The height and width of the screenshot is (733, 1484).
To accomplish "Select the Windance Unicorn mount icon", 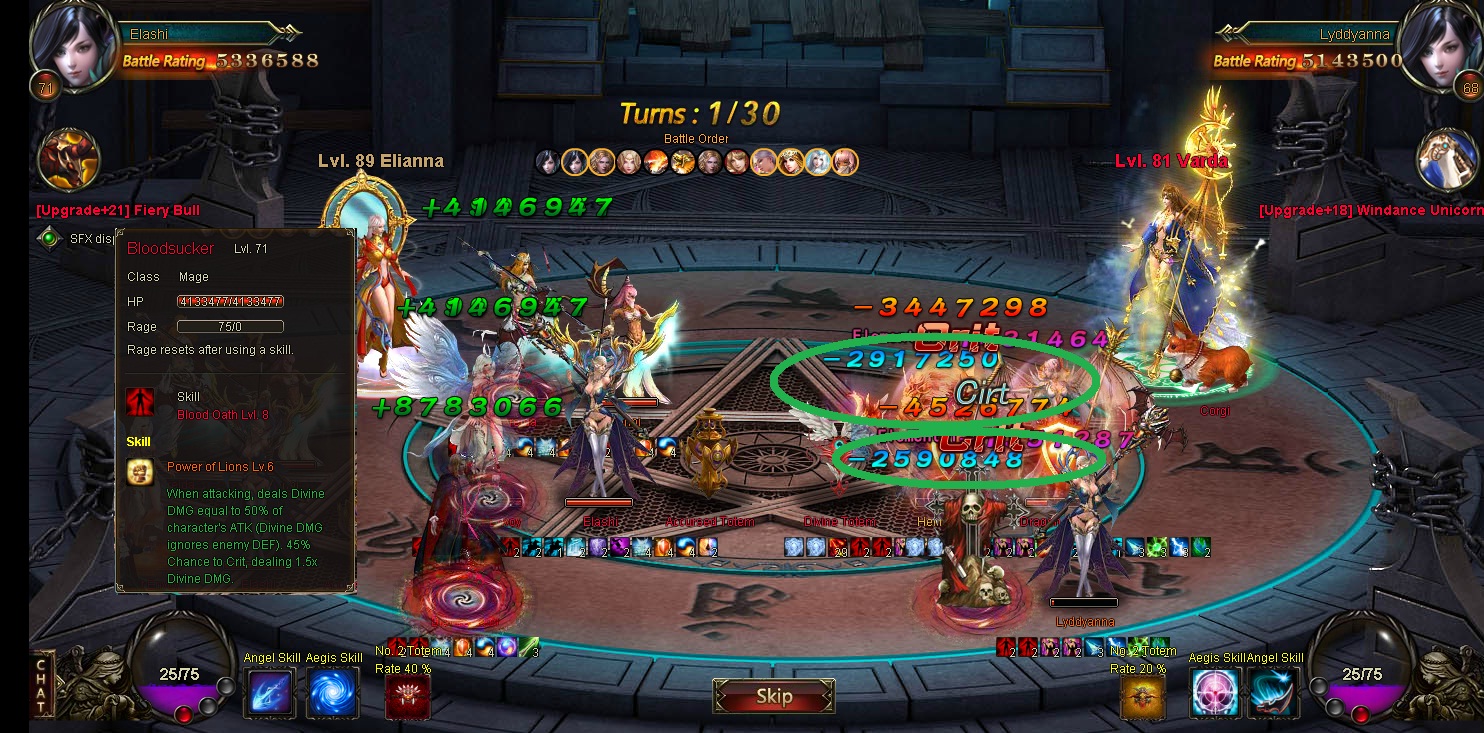I will (x=1447, y=158).
